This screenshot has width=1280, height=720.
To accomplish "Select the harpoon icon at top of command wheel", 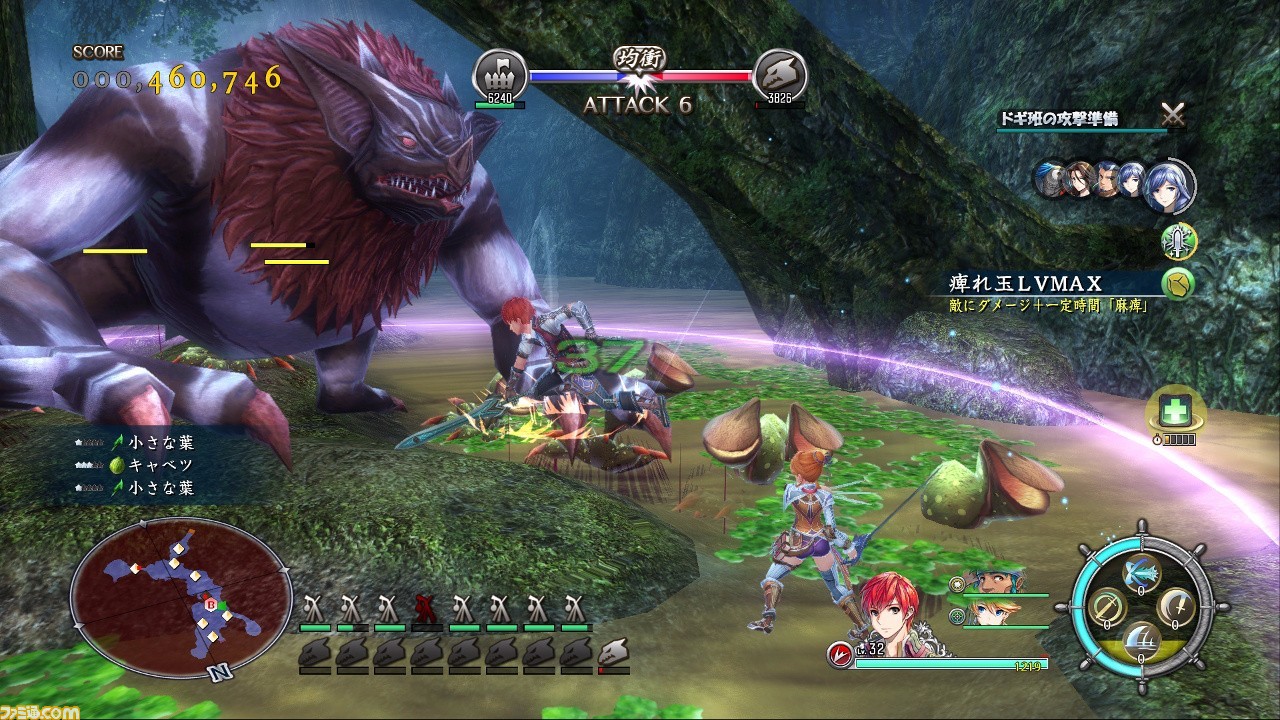I will tap(1141, 572).
